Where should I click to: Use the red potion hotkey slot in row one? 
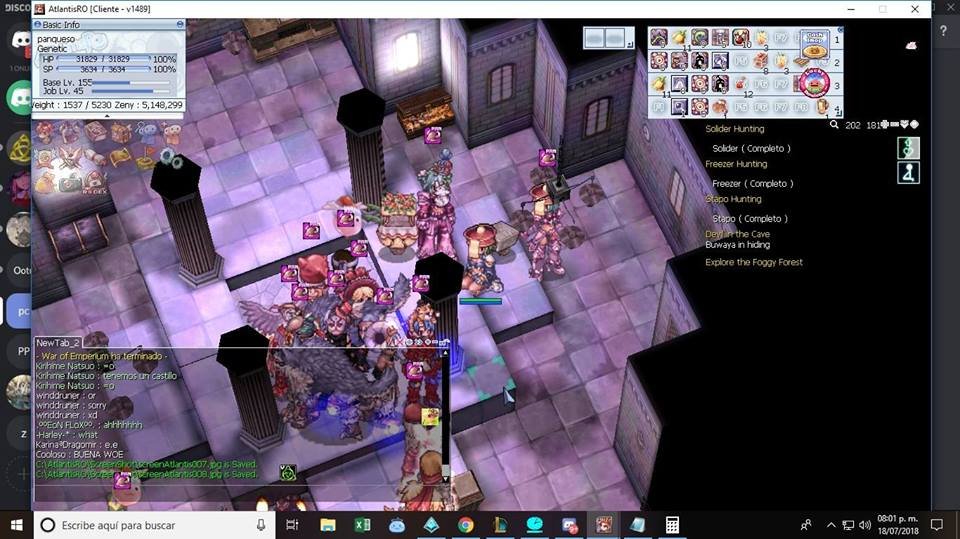pyautogui.click(x=742, y=38)
